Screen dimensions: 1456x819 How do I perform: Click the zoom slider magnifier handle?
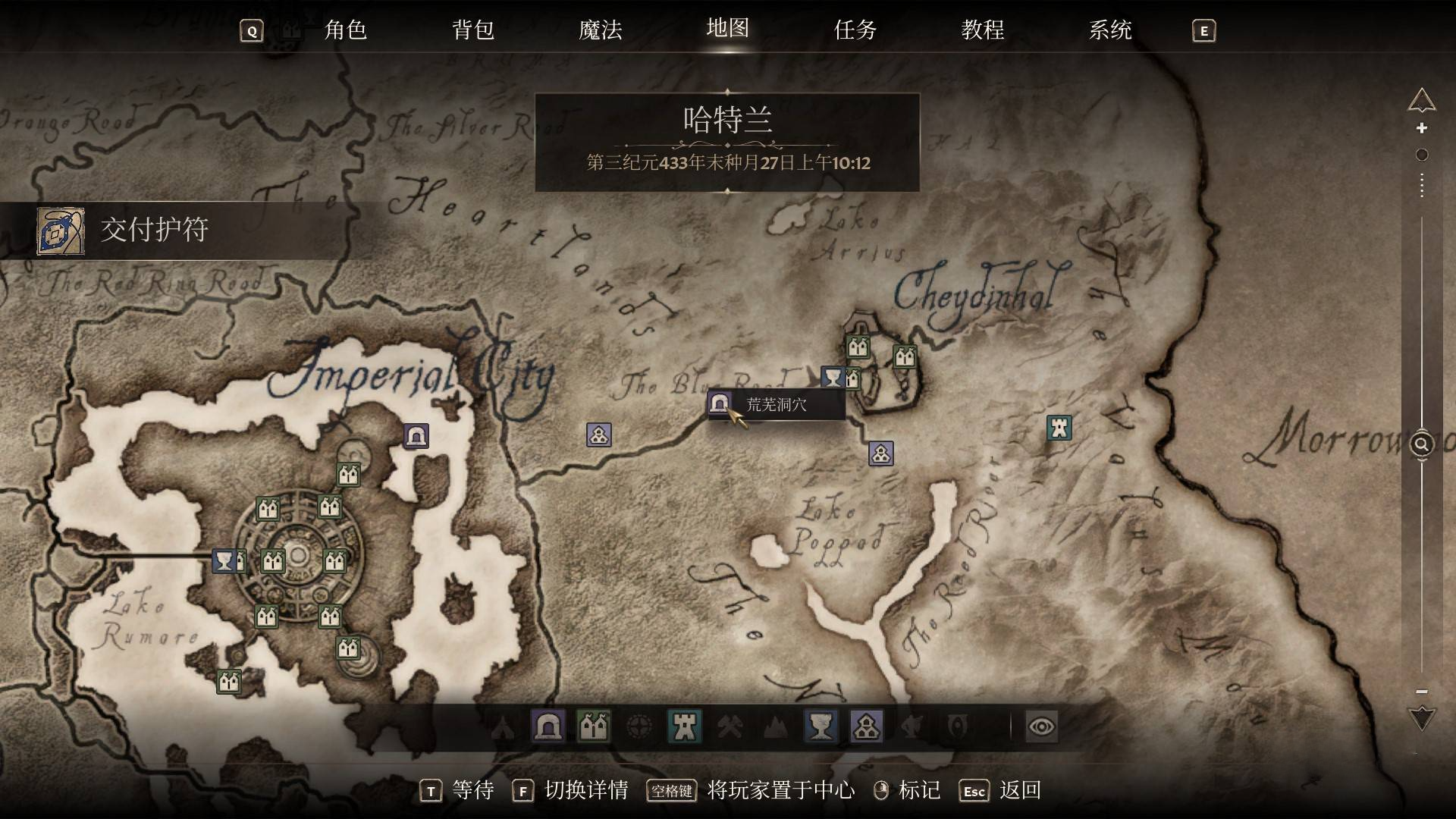pyautogui.click(x=1422, y=444)
